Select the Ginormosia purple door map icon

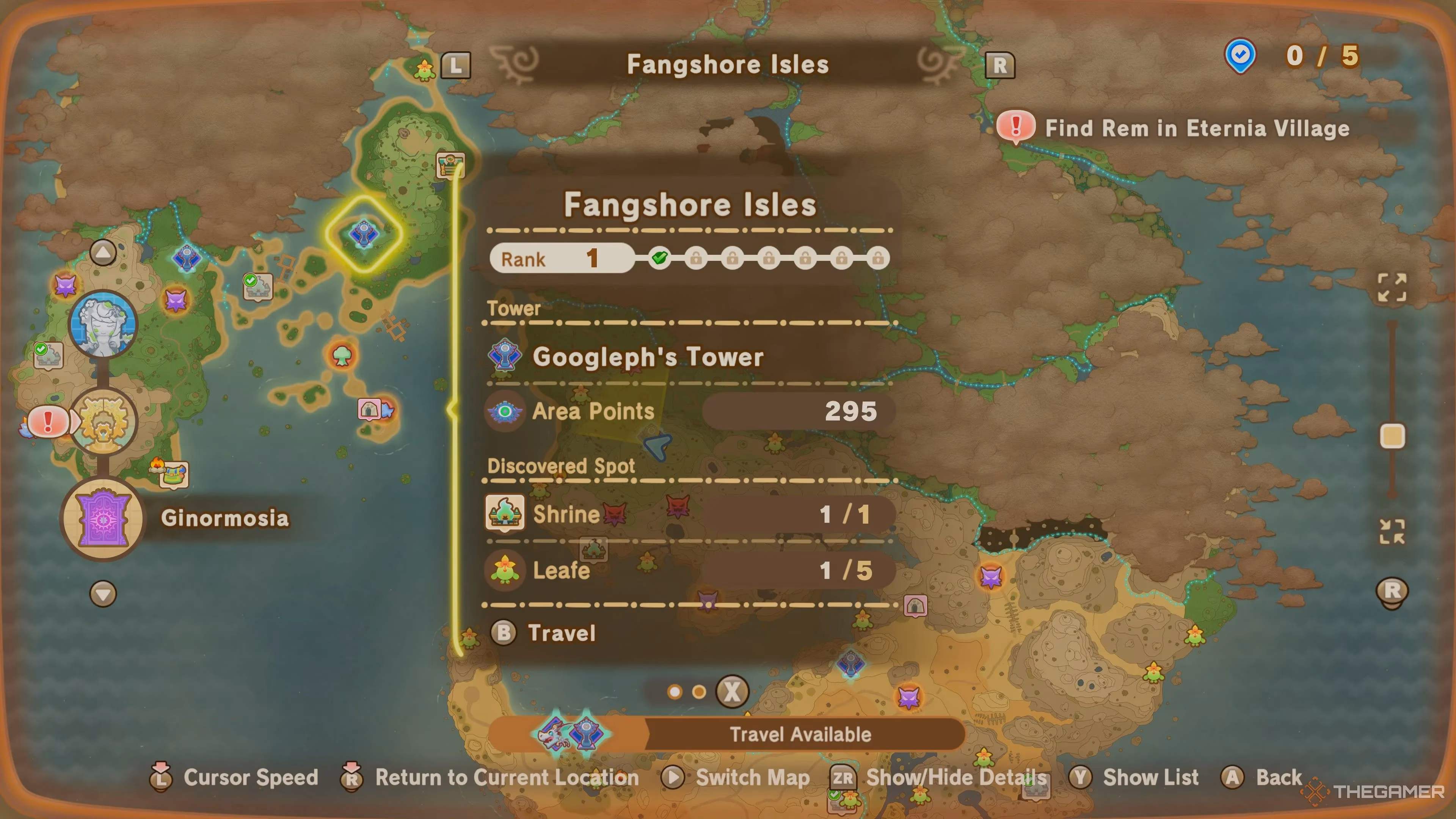tap(104, 518)
